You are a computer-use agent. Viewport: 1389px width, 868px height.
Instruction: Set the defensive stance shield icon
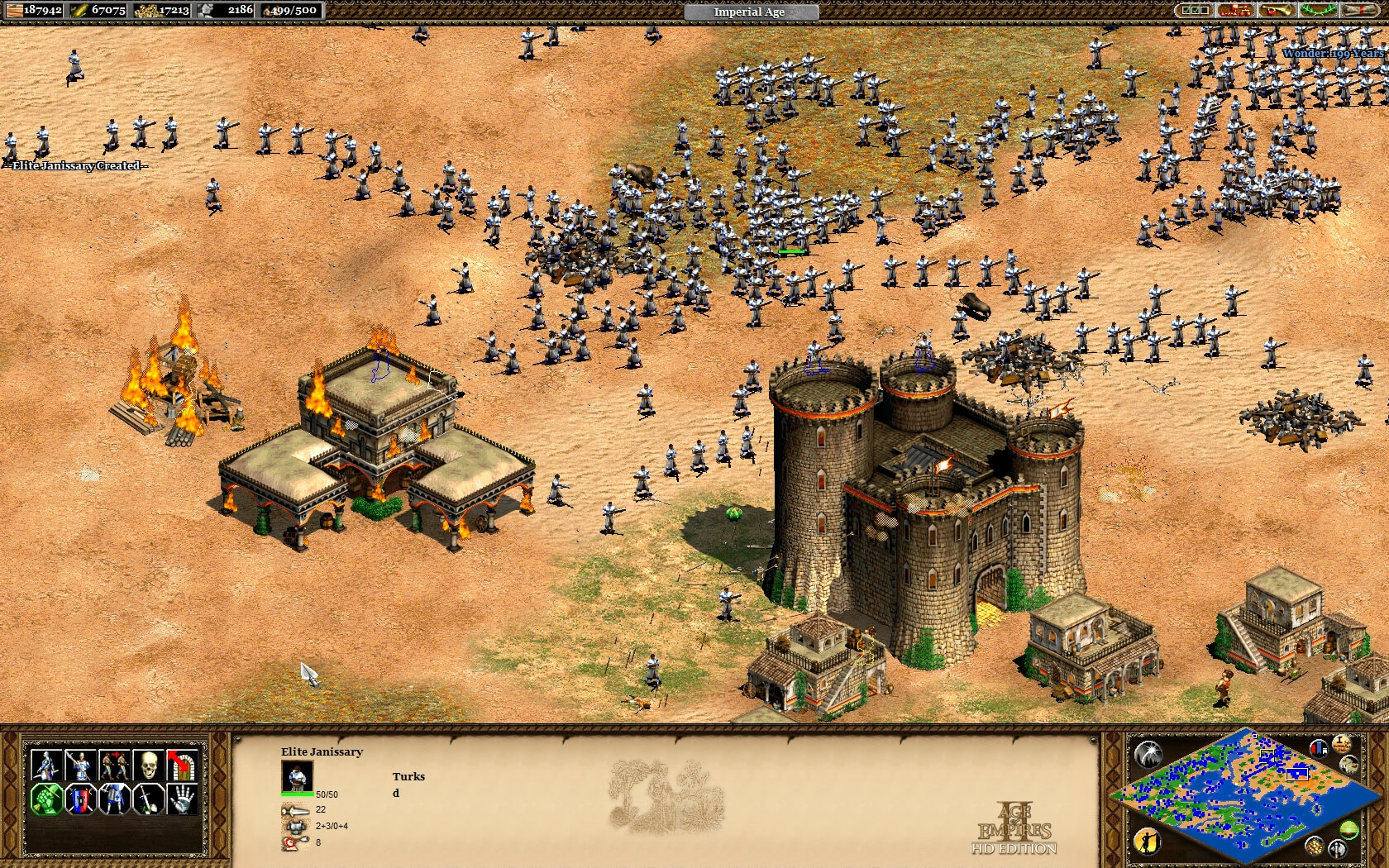81,800
